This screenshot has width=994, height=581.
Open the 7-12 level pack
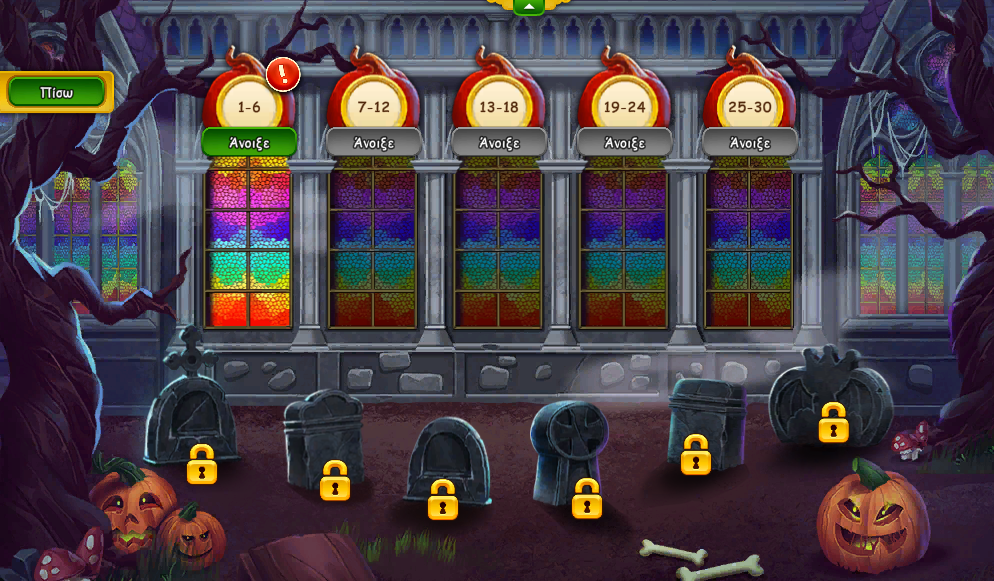[374, 142]
